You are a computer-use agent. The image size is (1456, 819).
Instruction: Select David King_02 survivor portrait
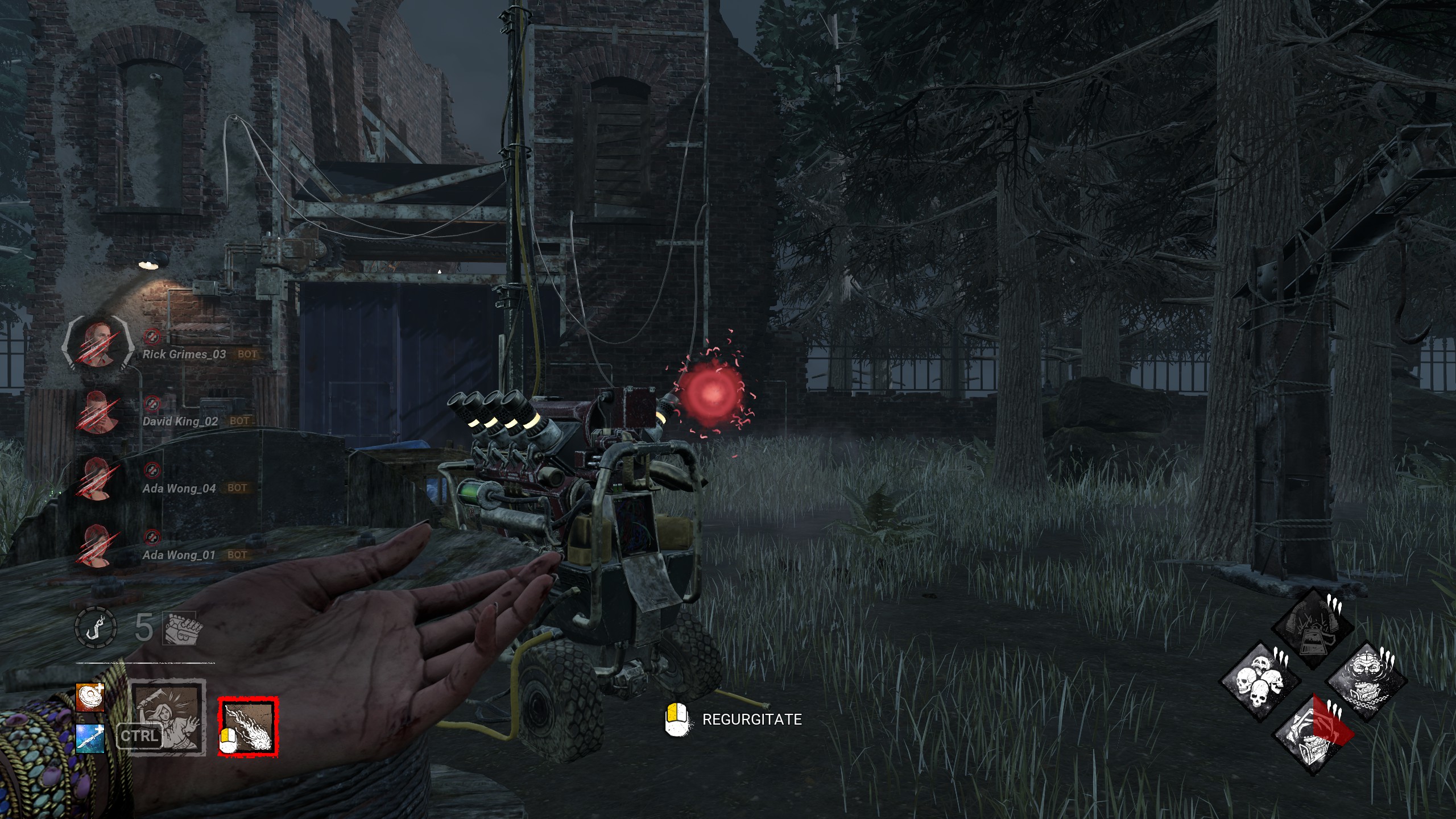[x=98, y=412]
